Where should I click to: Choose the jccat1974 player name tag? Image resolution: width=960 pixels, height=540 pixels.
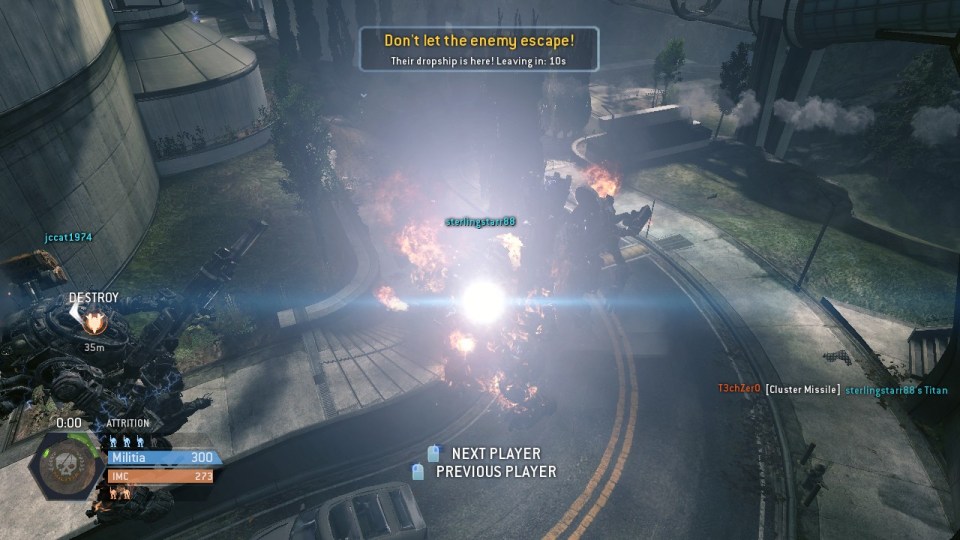tap(68, 238)
